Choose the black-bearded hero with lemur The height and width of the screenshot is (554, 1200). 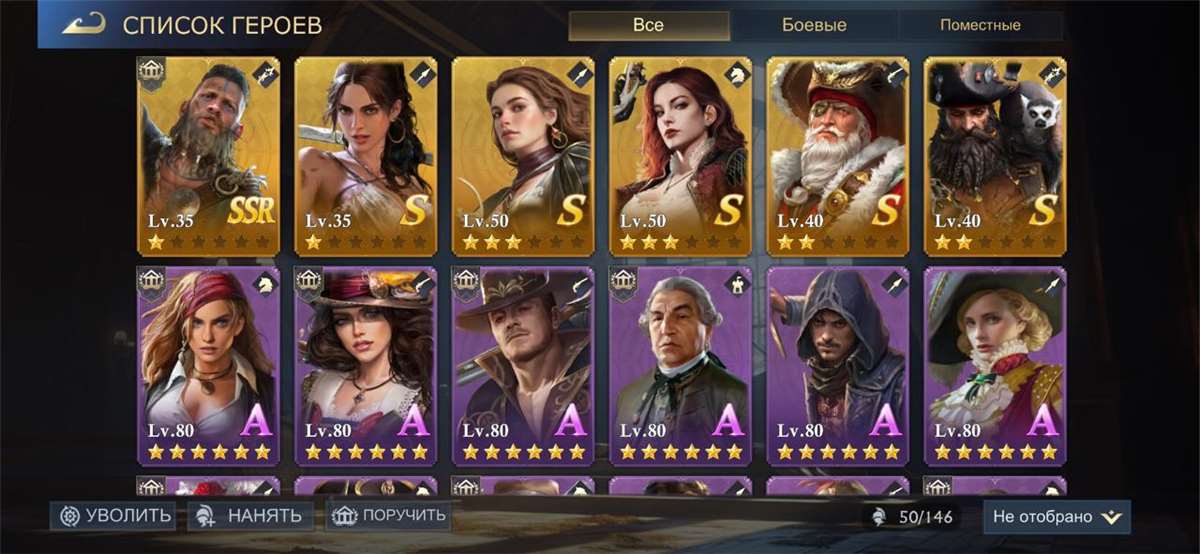[994, 155]
